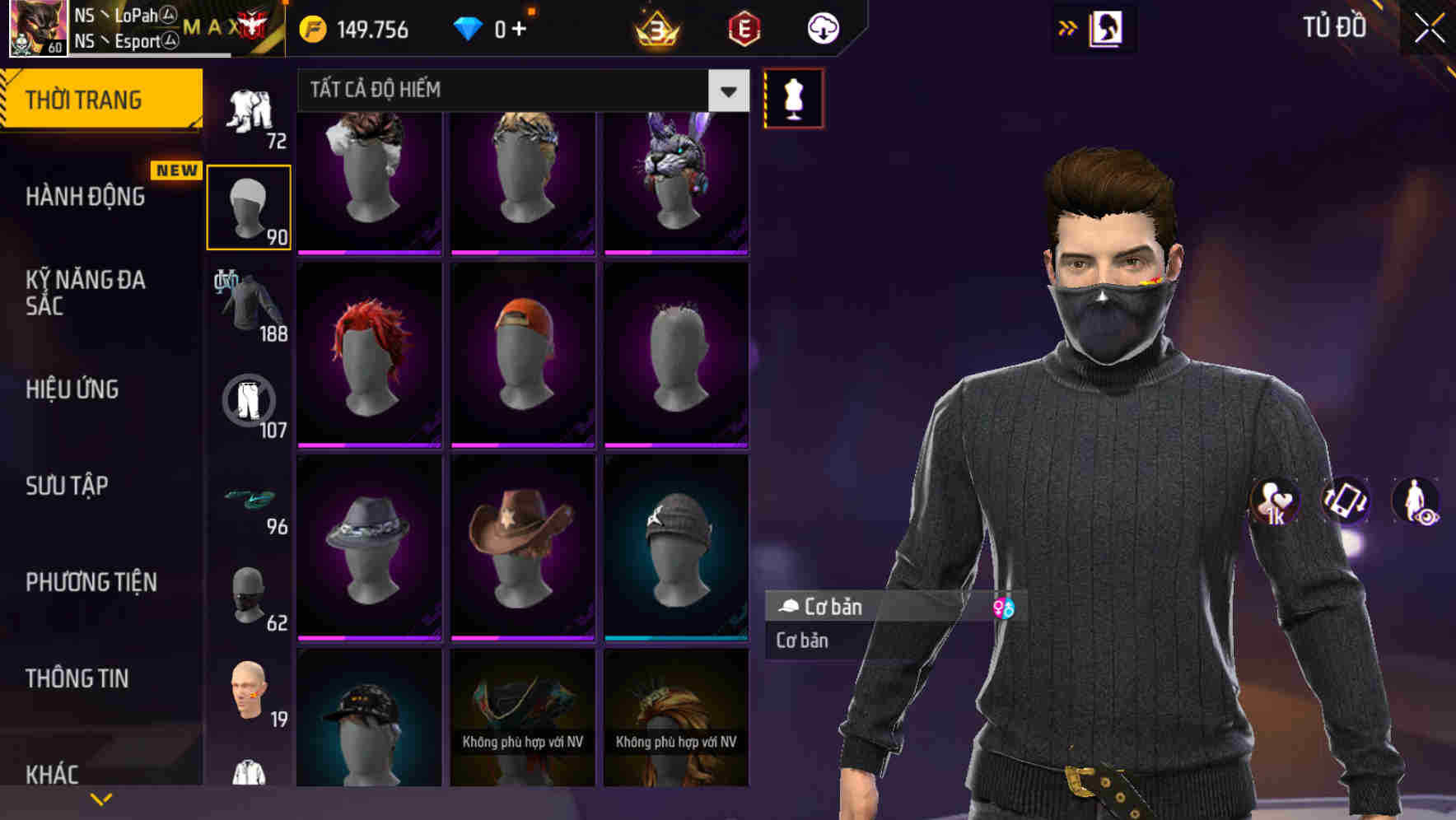
Task: Click the diamond top-up plus button
Action: point(527,27)
